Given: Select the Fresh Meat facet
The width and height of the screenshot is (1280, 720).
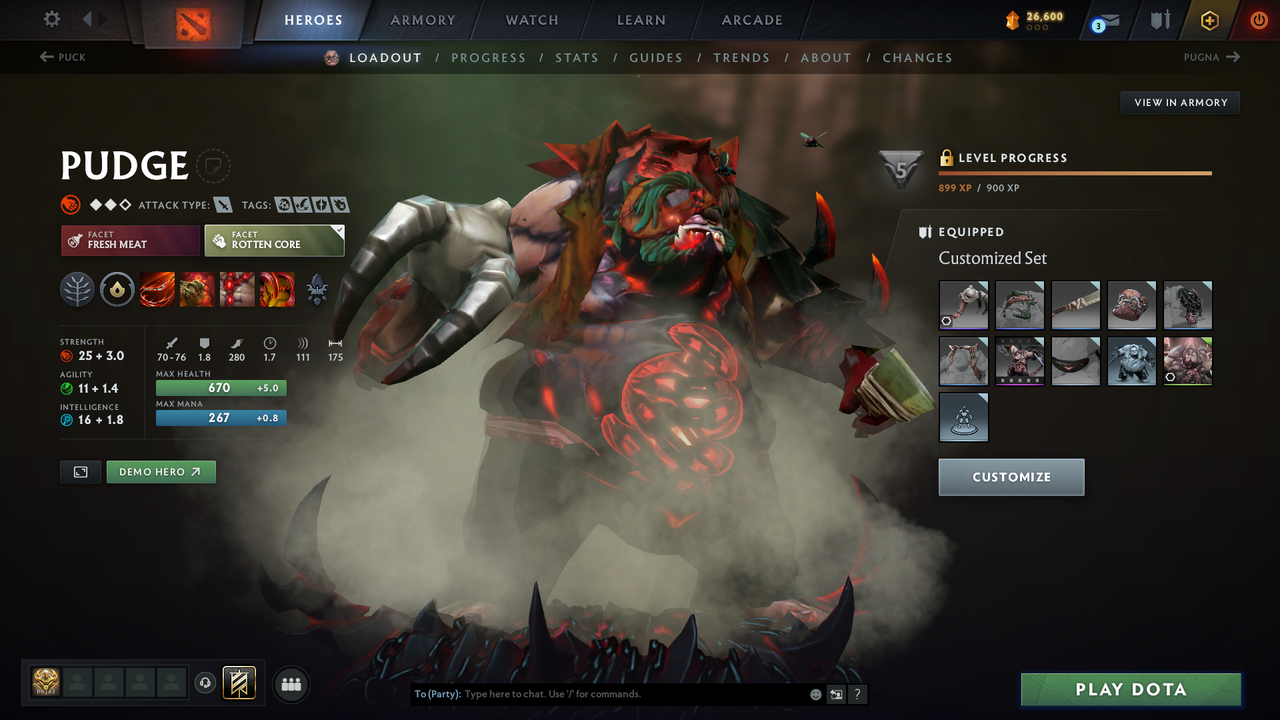Looking at the screenshot, I should point(130,240).
